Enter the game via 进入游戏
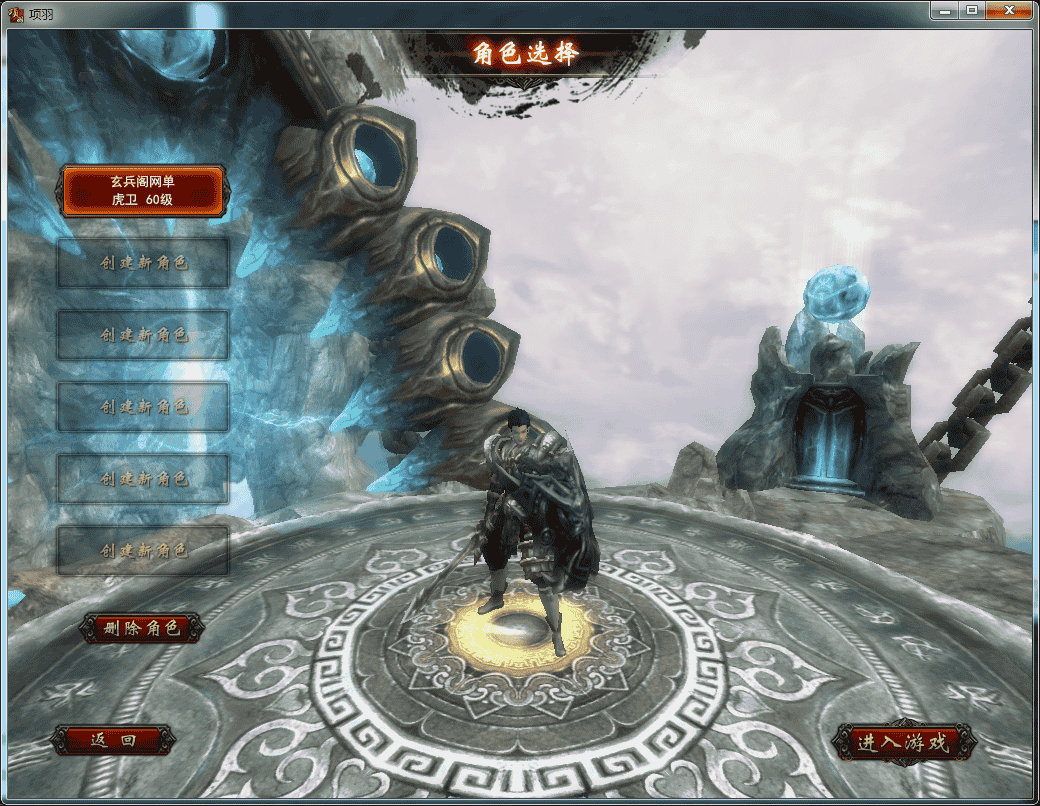Viewport: 1040px width, 806px height. pyautogui.click(x=901, y=743)
